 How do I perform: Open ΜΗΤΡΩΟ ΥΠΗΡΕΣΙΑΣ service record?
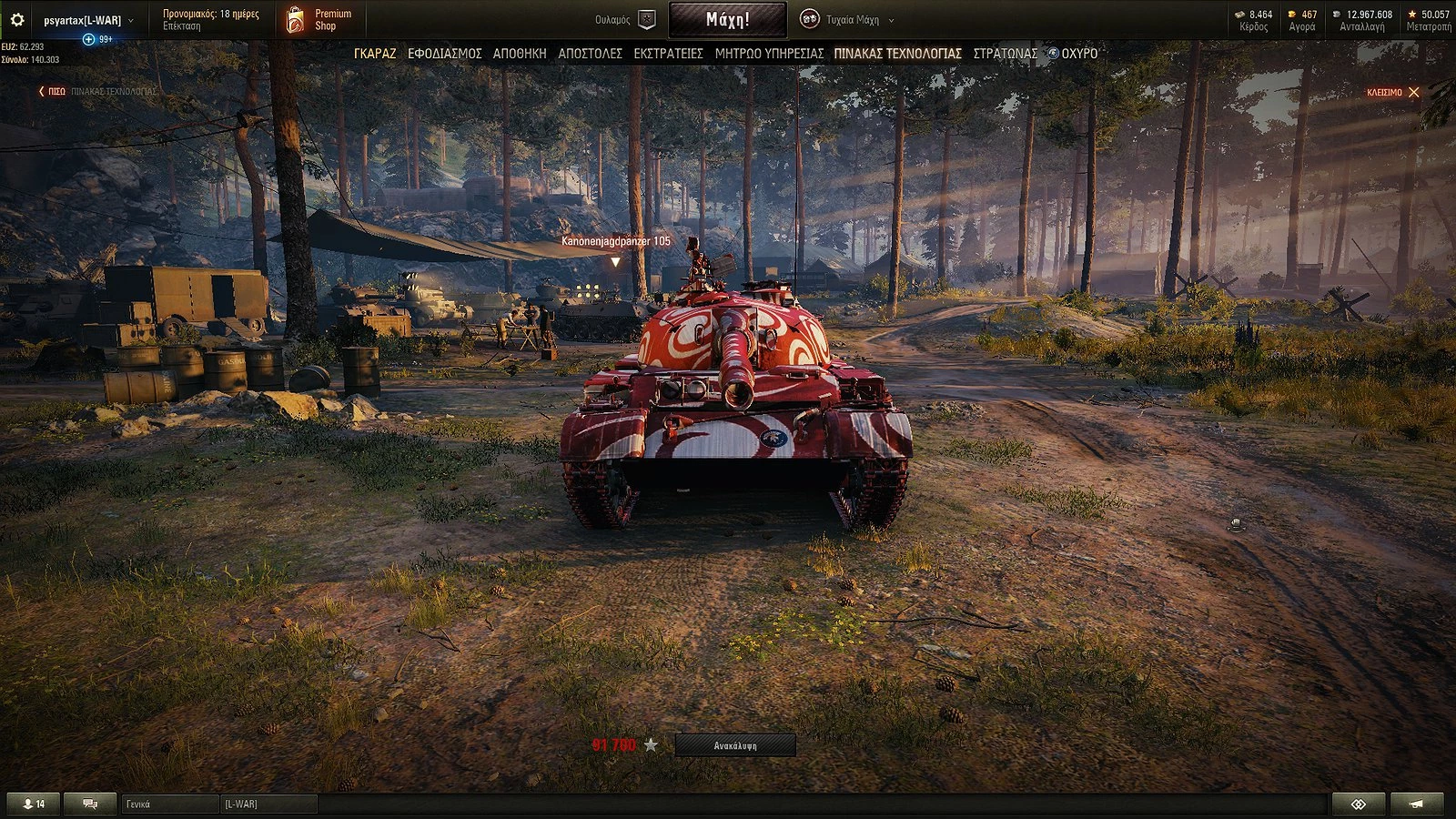(x=769, y=54)
